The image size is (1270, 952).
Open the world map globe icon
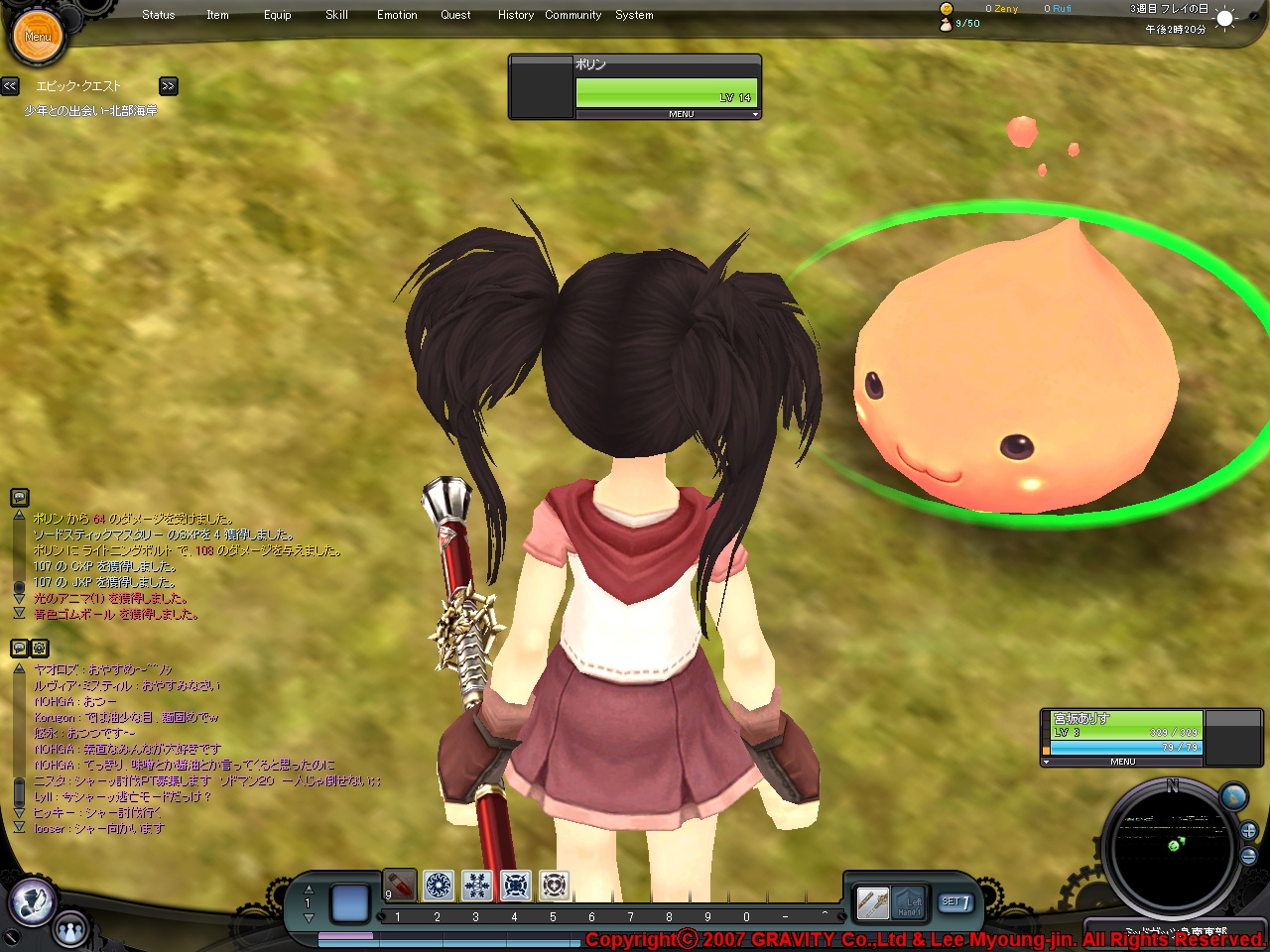point(1233,796)
